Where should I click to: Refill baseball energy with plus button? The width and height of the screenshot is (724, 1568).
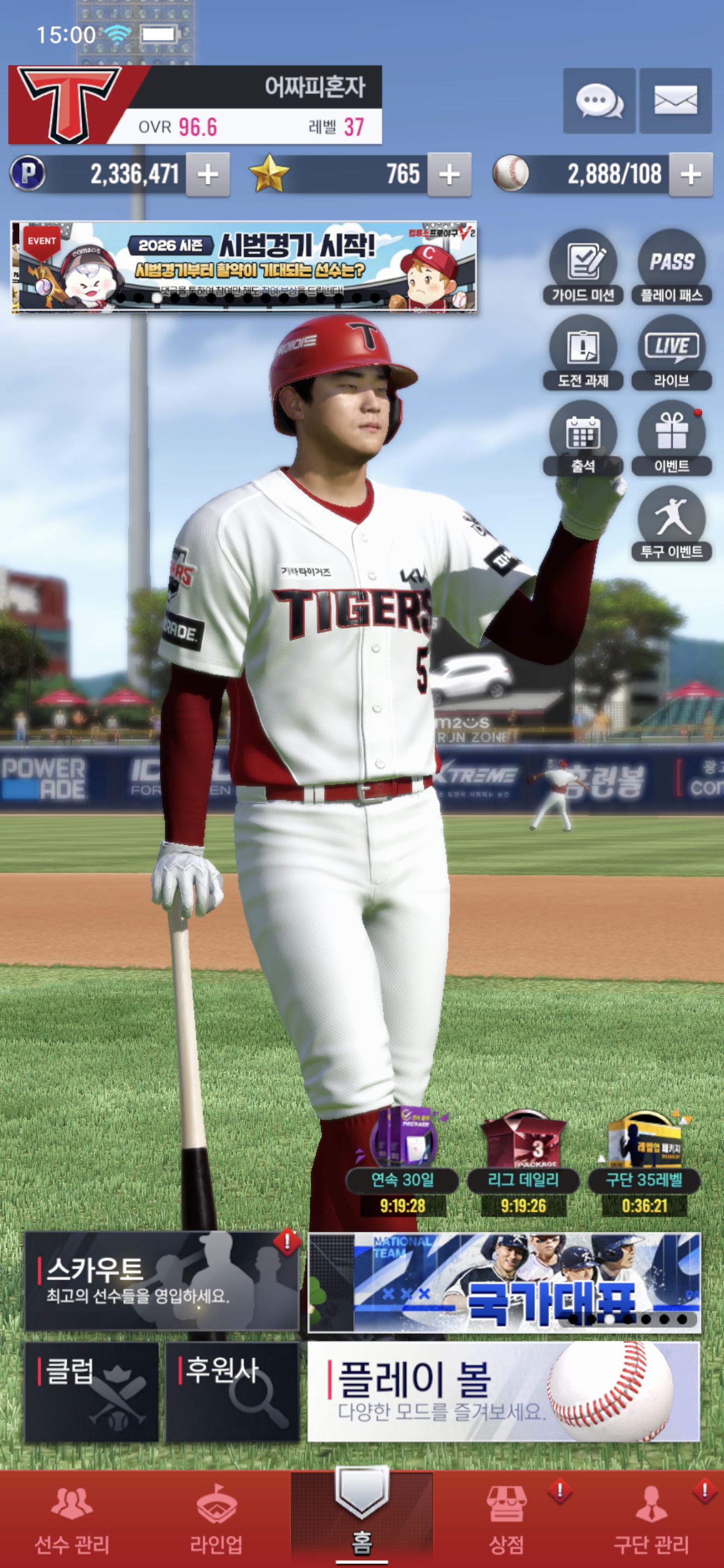click(x=690, y=175)
